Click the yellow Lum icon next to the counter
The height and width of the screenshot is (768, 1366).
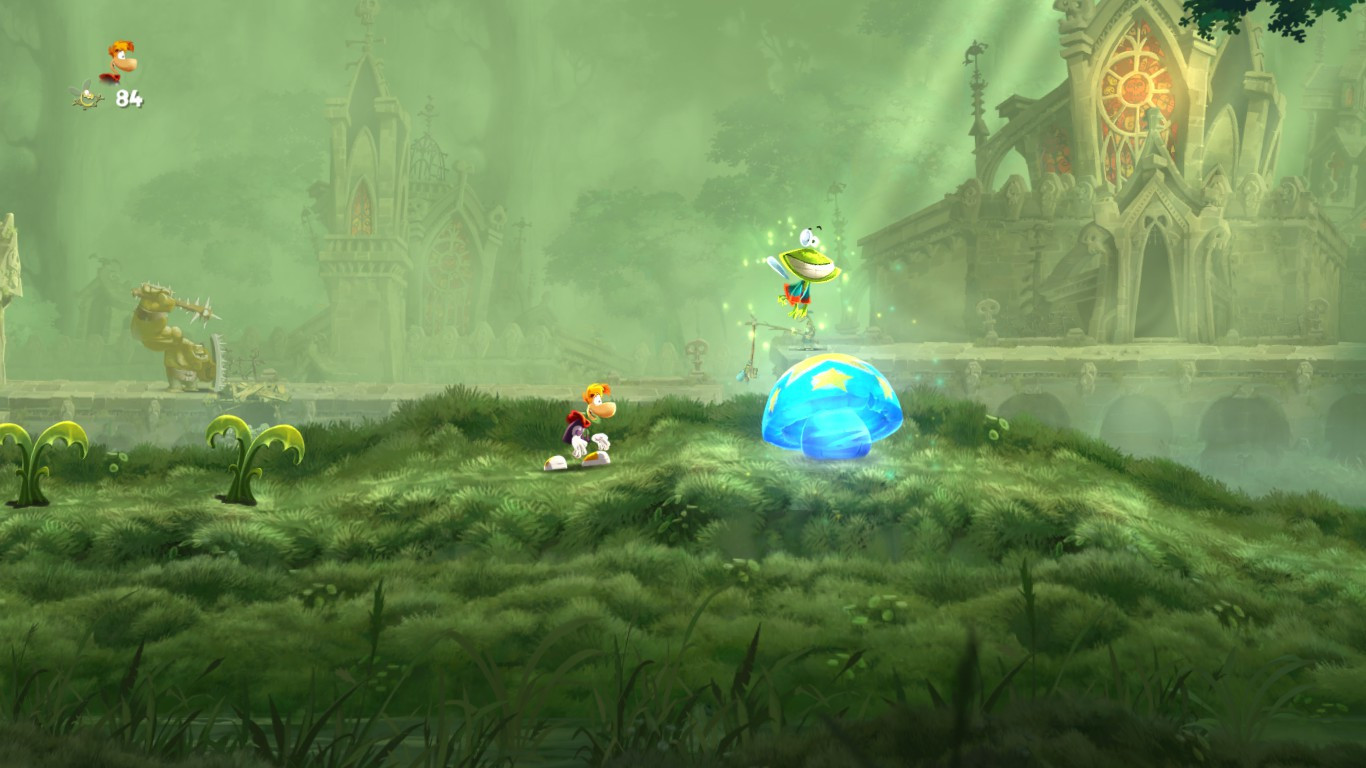click(x=88, y=97)
